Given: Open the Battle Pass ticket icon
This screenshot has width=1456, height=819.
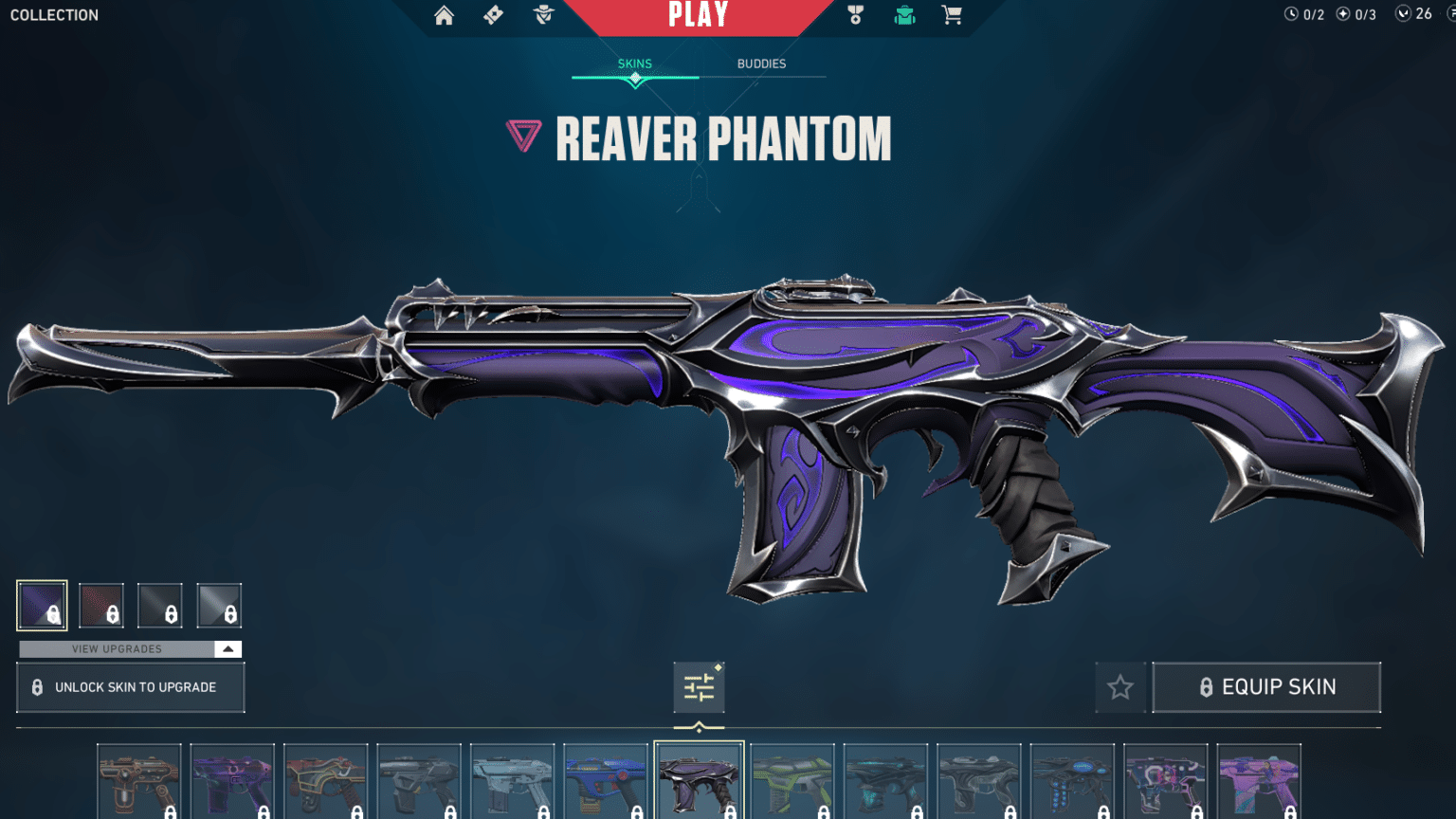Looking at the screenshot, I should click(x=493, y=15).
